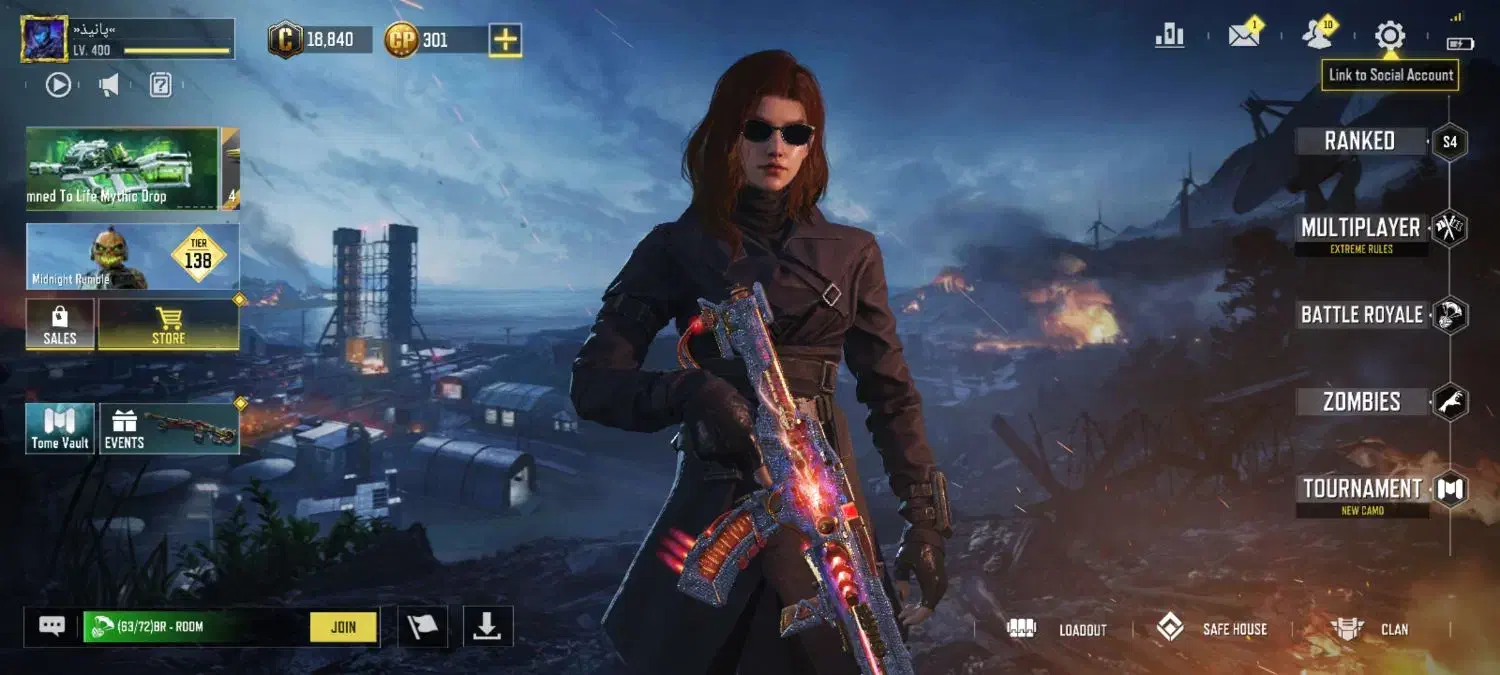Open the friends list icon

click(x=1317, y=36)
